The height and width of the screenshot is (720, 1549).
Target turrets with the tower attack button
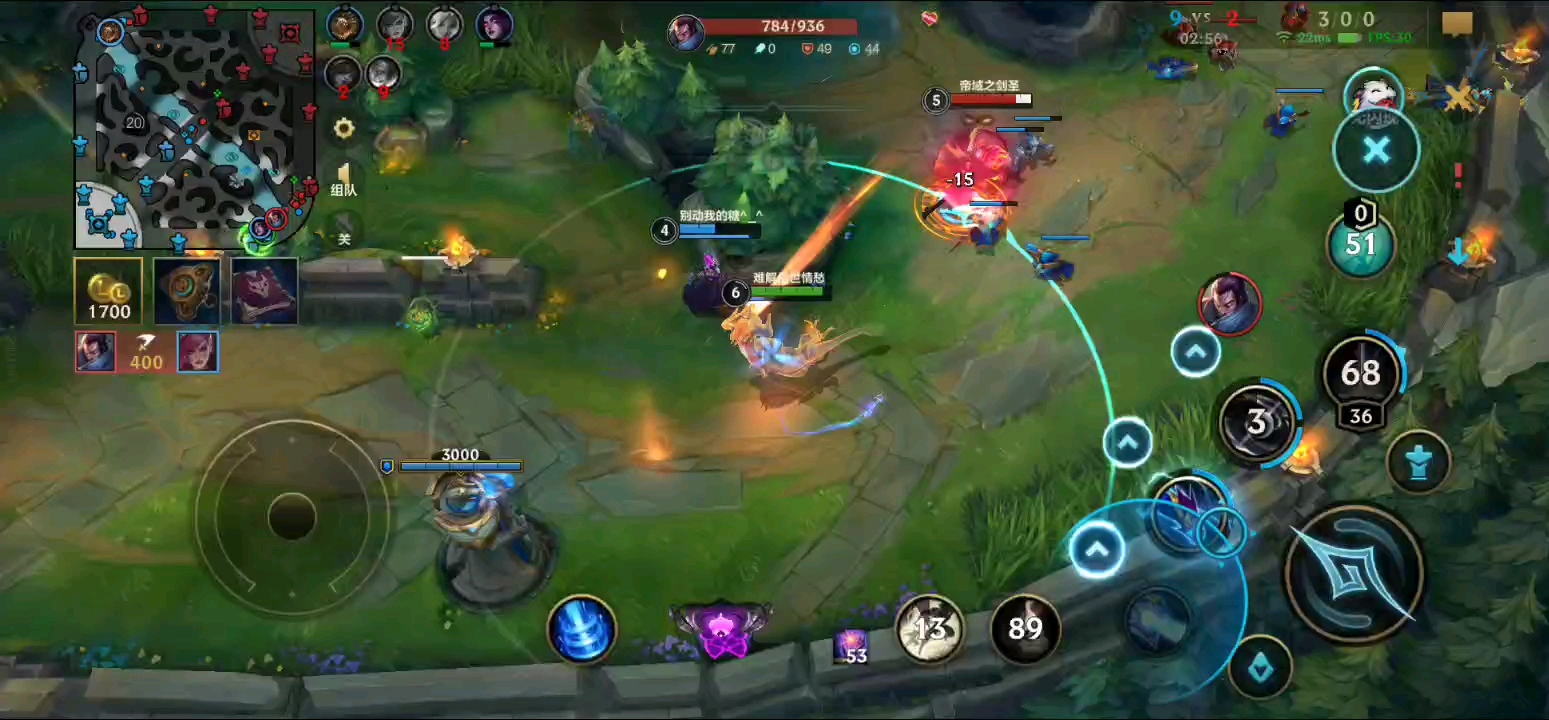coord(1420,462)
